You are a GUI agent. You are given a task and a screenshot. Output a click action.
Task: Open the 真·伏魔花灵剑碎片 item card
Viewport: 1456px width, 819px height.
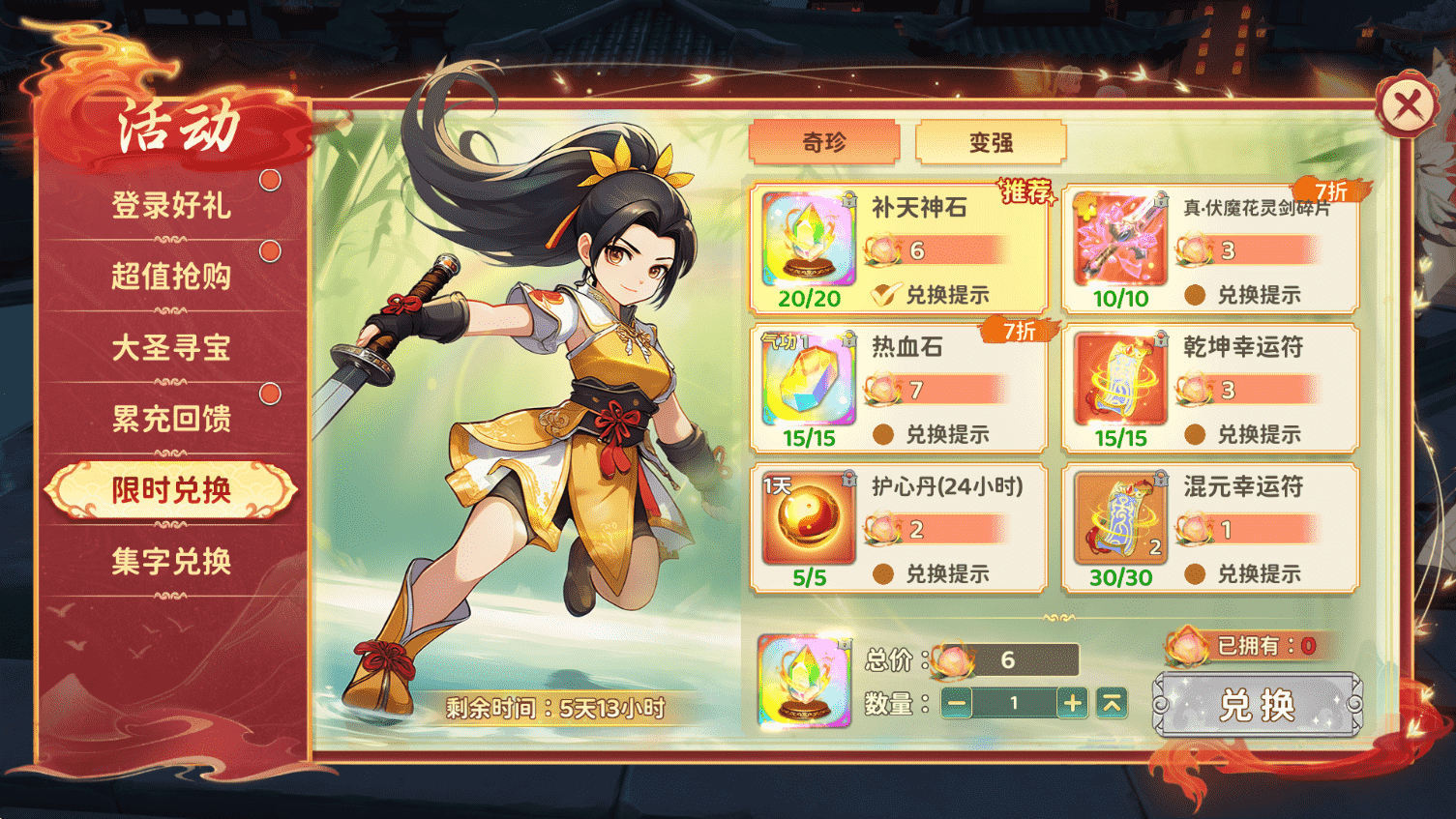click(1207, 247)
